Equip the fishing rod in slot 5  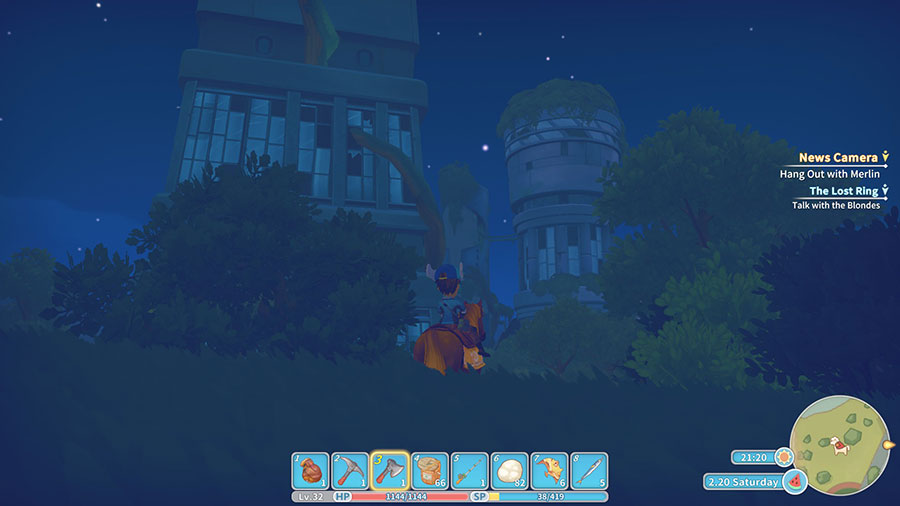click(470, 470)
